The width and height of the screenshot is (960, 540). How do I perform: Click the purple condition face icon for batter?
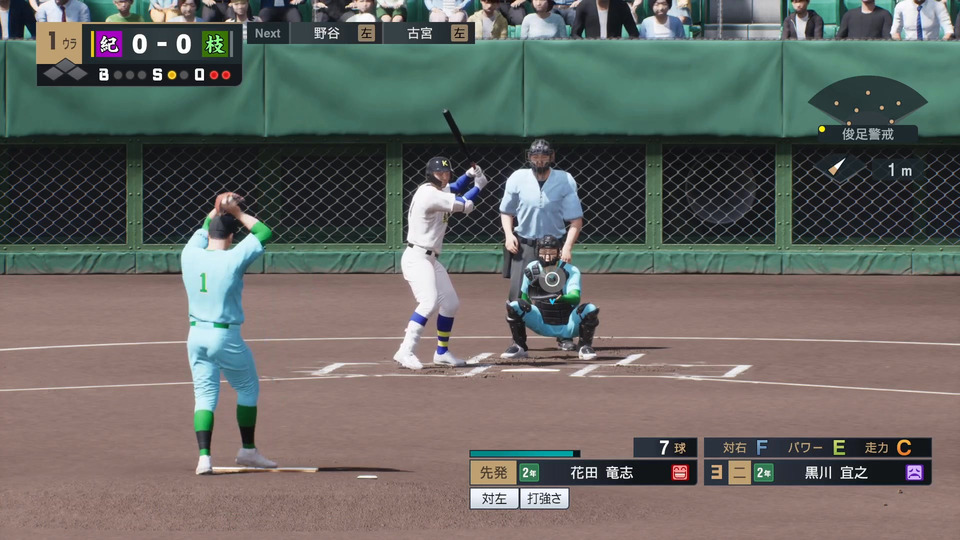coord(914,473)
